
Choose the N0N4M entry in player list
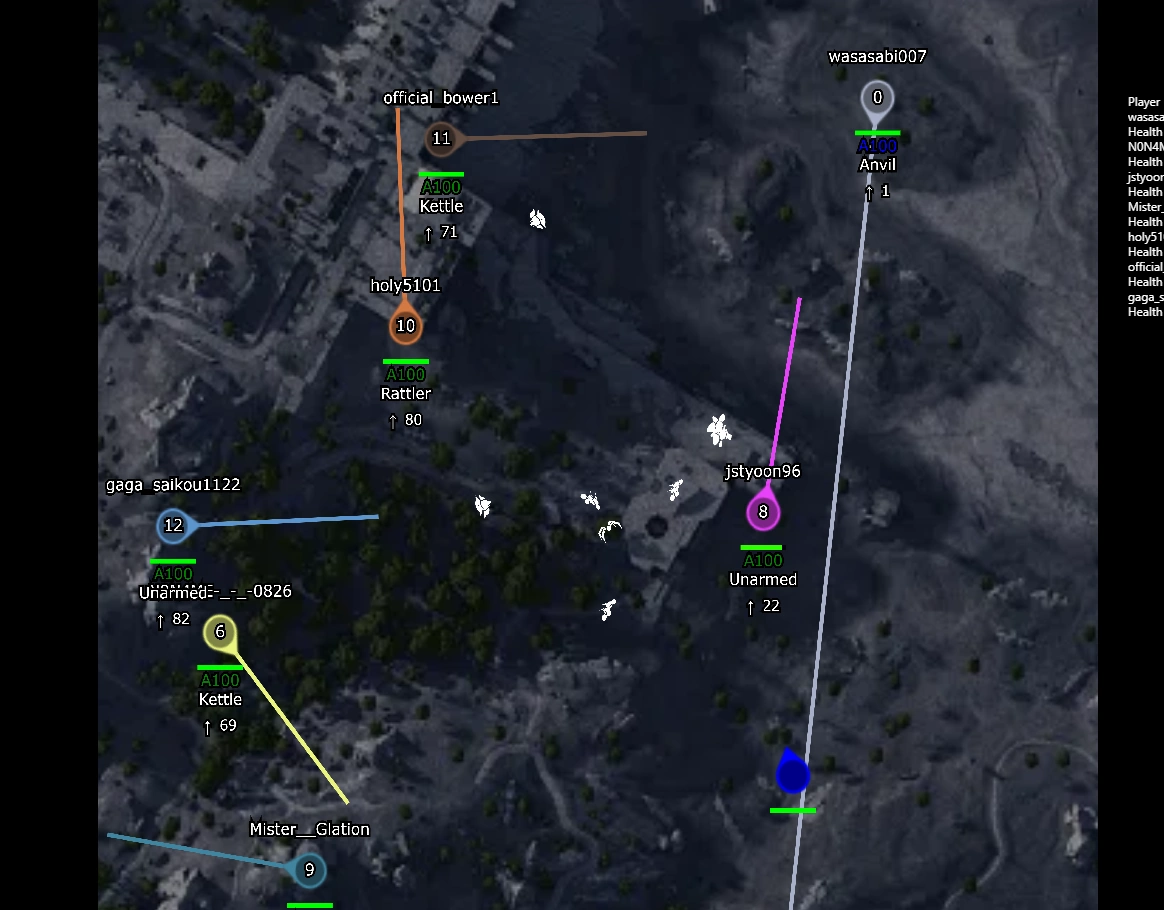[1145, 147]
